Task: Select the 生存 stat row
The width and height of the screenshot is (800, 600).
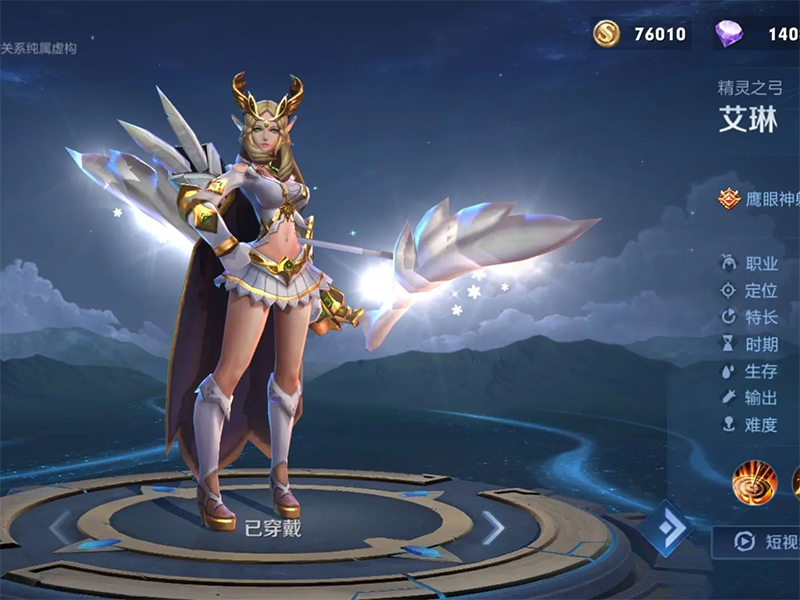Action: [750, 371]
